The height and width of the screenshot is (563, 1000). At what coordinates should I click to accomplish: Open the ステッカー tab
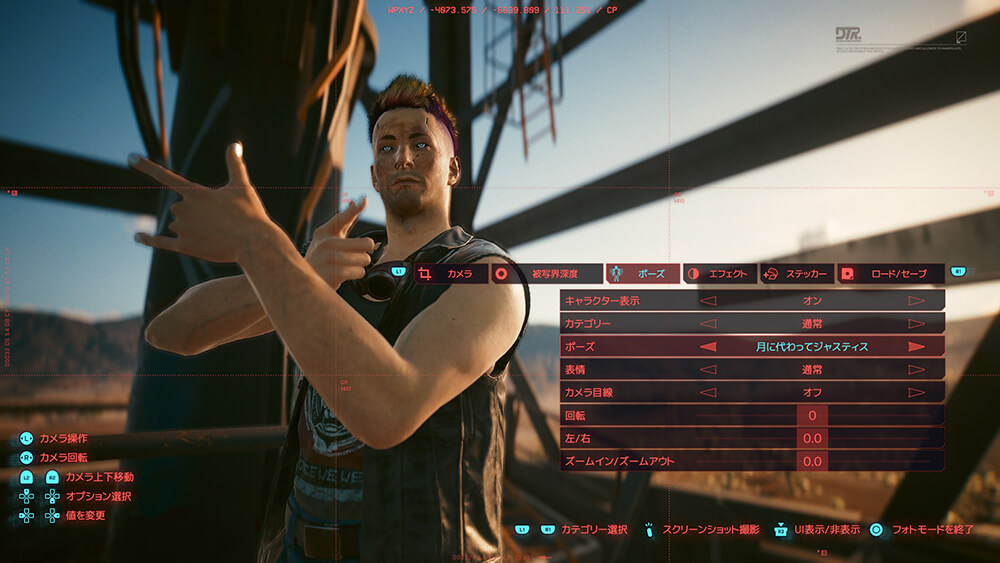point(796,273)
